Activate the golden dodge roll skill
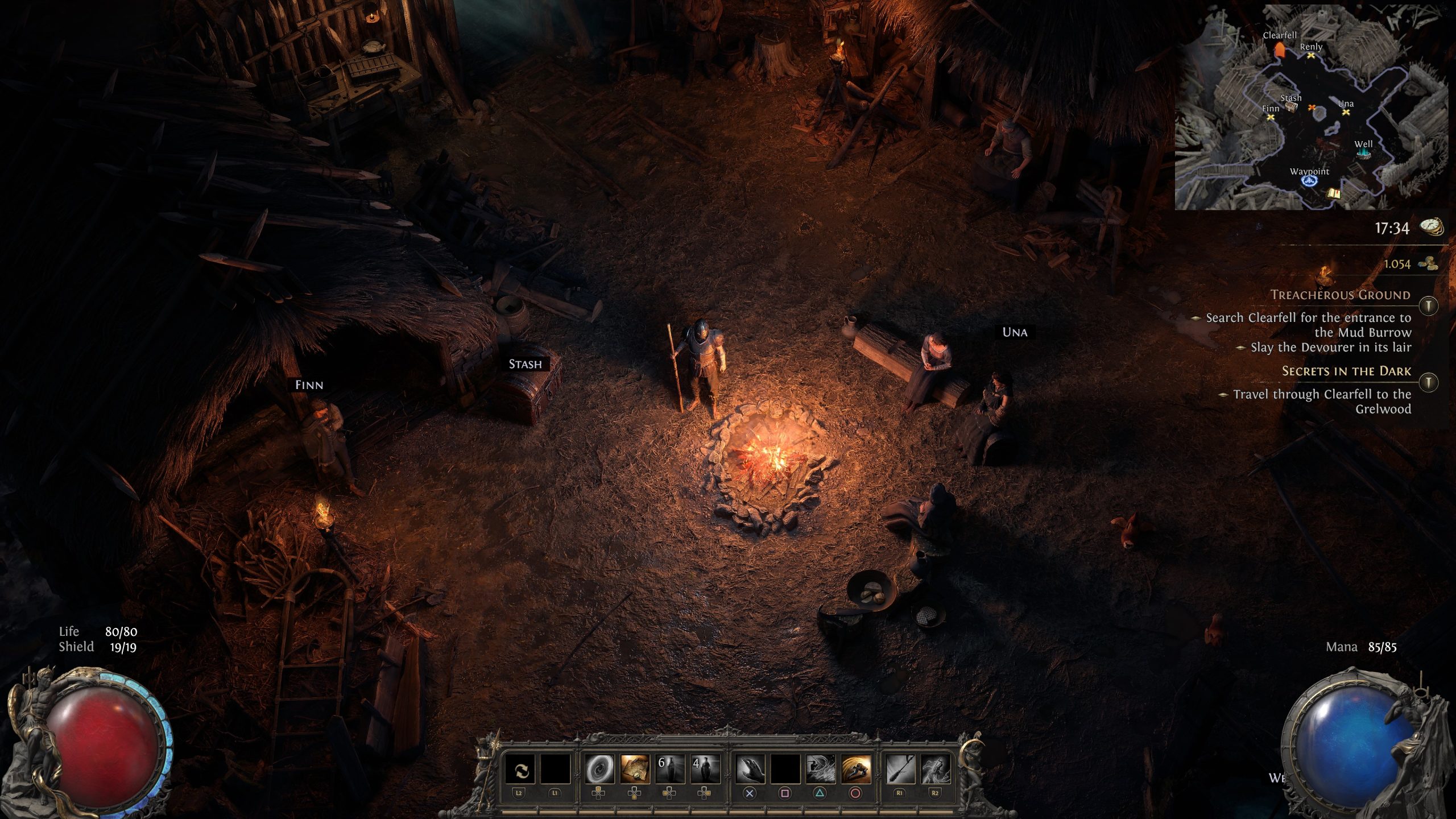1456x819 pixels. (855, 770)
